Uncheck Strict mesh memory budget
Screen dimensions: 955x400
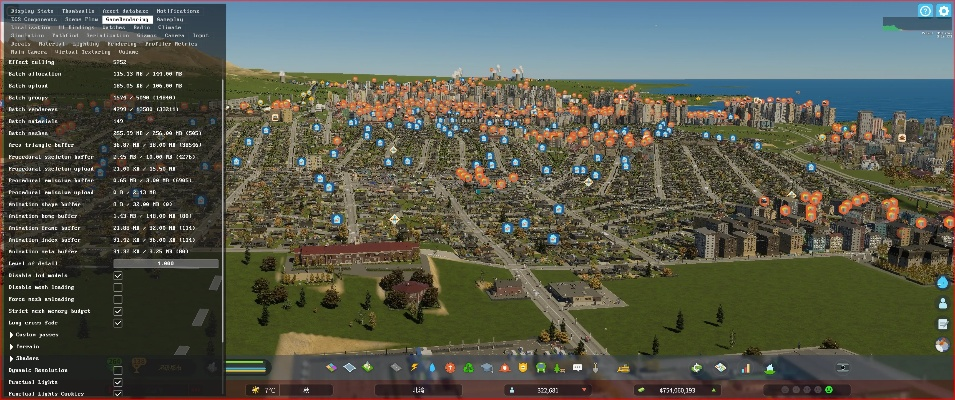click(118, 311)
